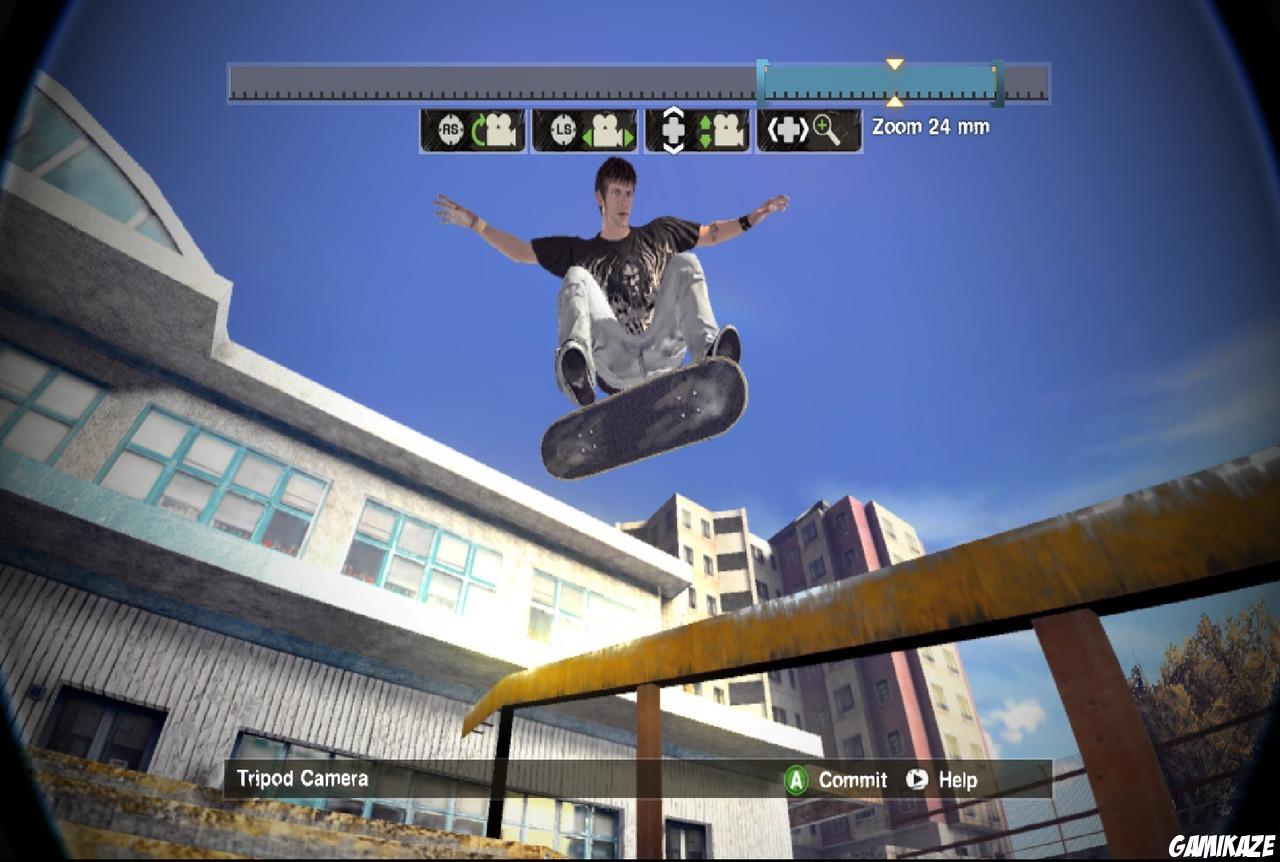The image size is (1280, 862).
Task: Click the camera icon with green side arrows
Action: click(x=607, y=128)
